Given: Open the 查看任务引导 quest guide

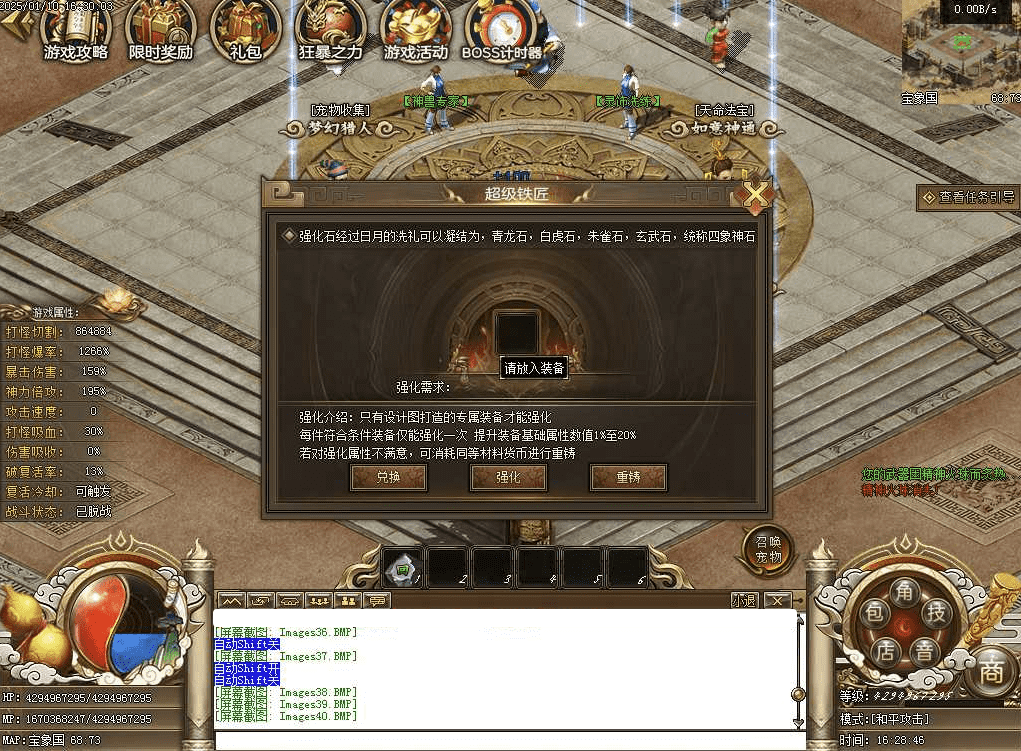Looking at the screenshot, I should tap(968, 197).
